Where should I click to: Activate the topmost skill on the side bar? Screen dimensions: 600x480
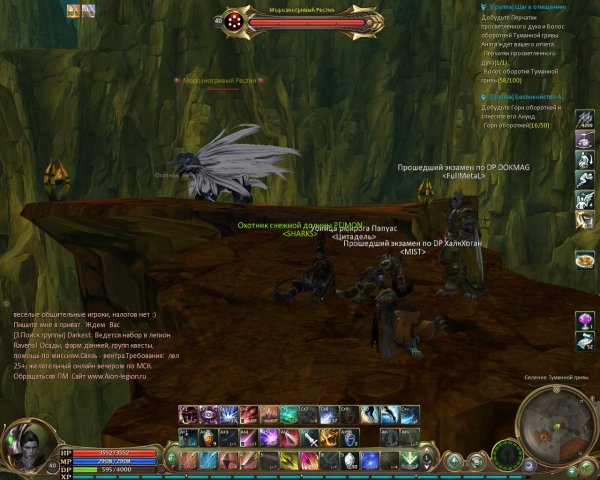(585, 120)
